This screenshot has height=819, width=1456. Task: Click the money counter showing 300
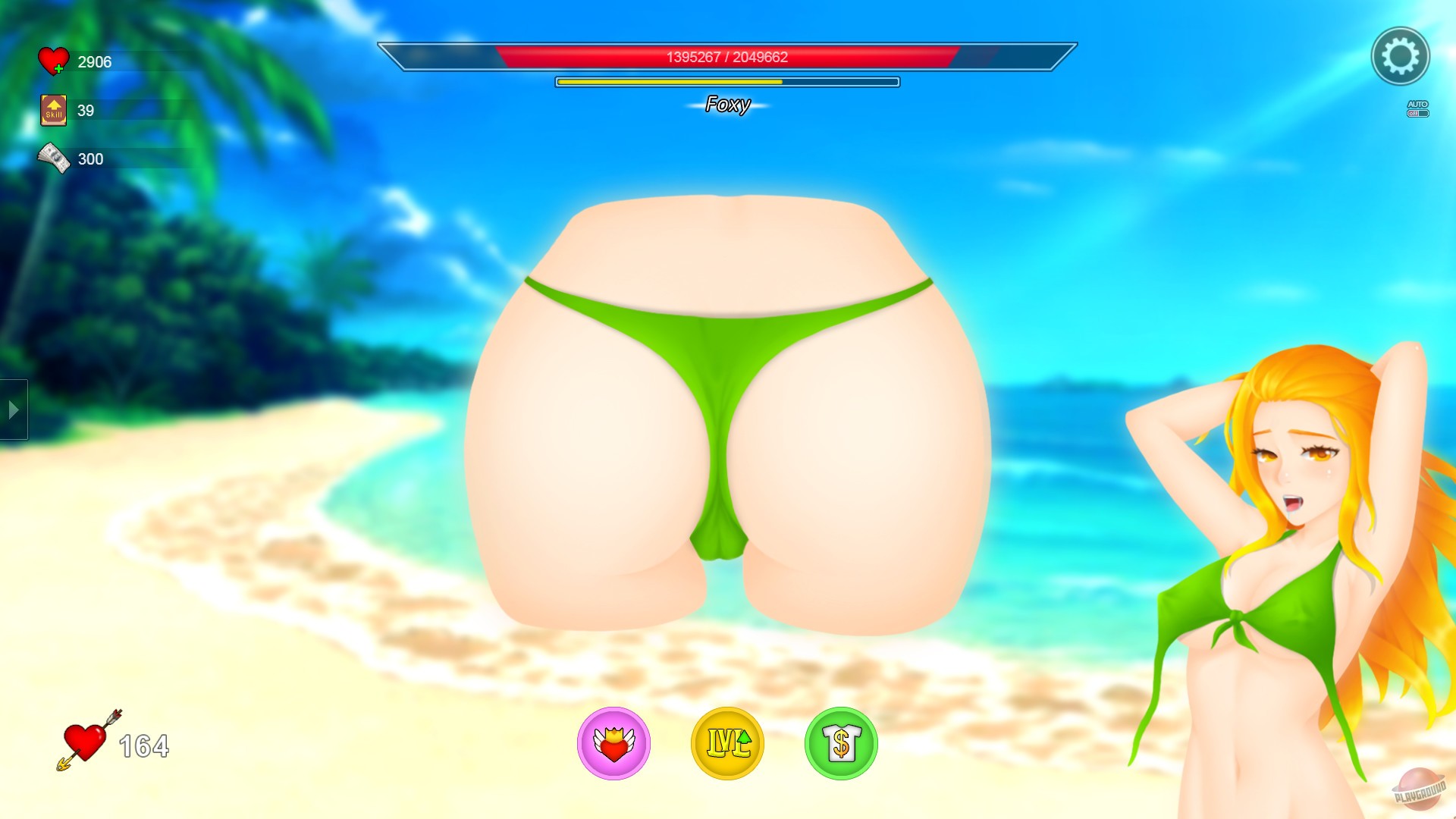(x=89, y=158)
